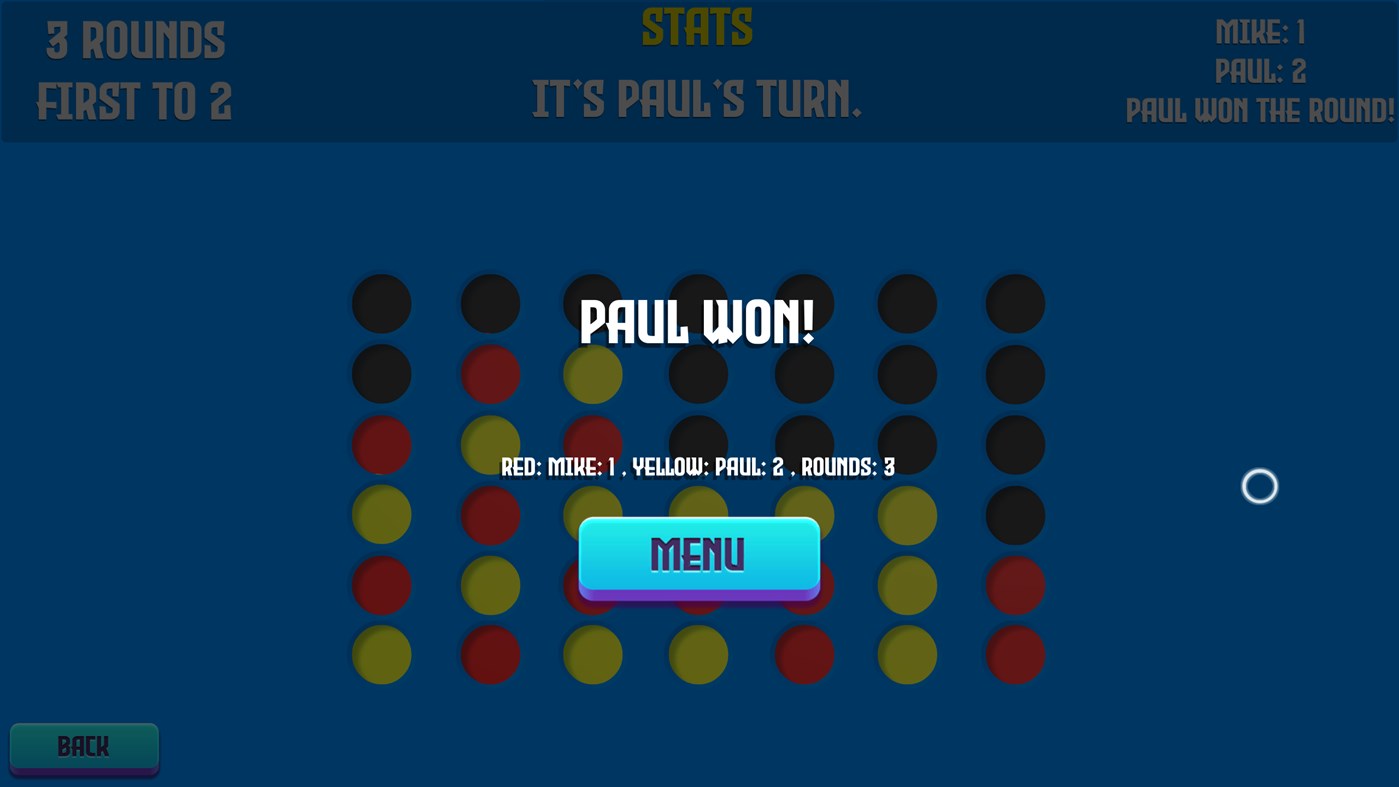1399x787 pixels.
Task: Click the red disc at the top of column two
Action: click(489, 374)
